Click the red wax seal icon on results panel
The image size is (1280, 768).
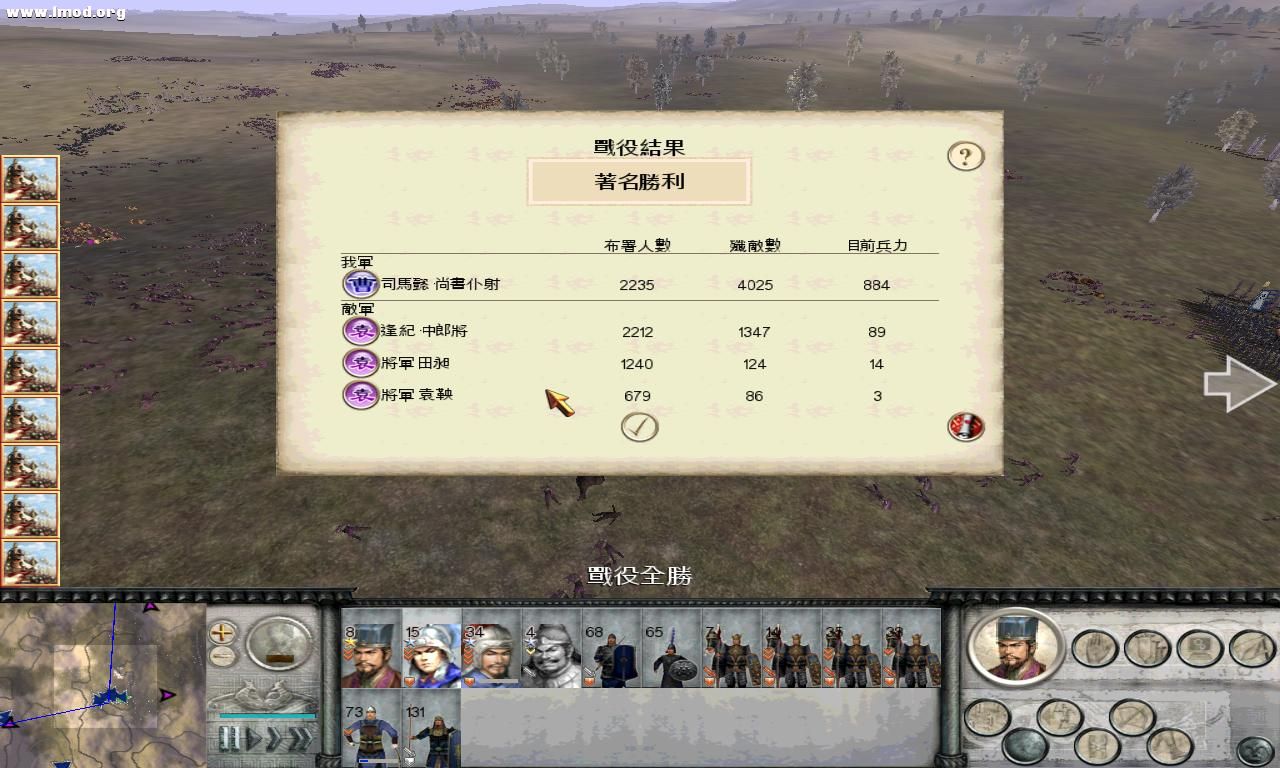pos(963,426)
